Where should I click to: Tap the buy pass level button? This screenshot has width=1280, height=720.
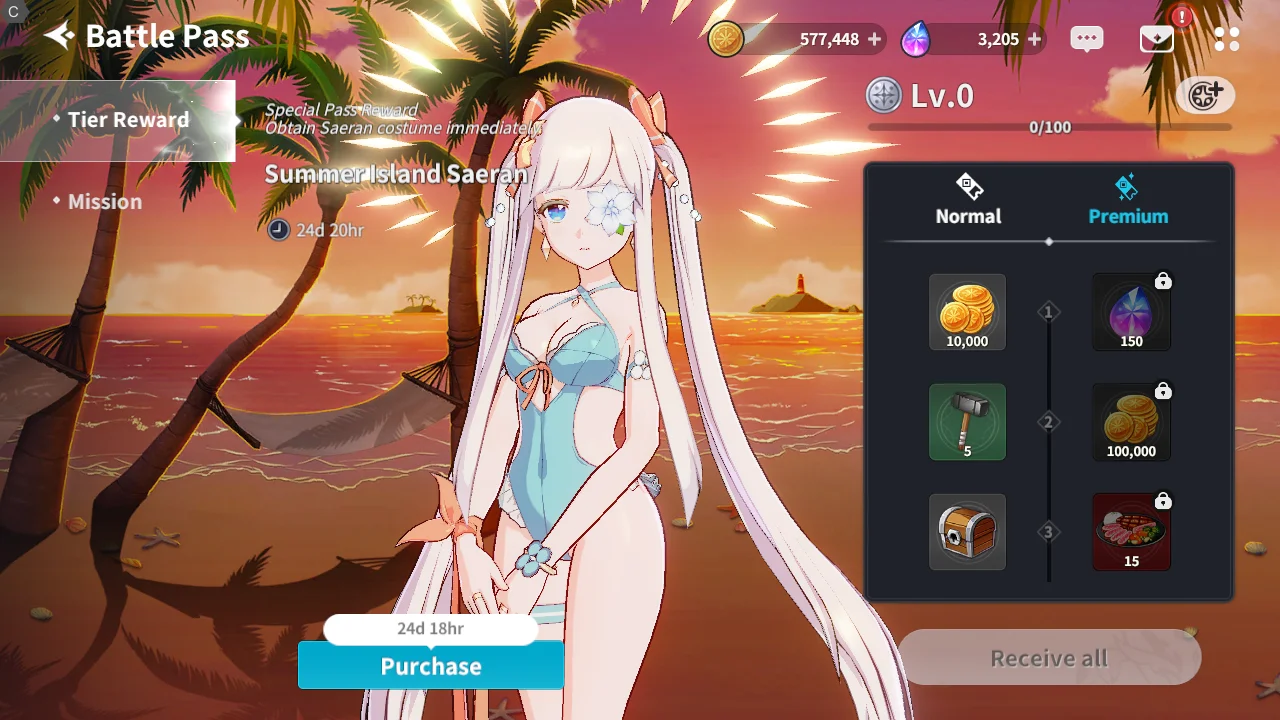[x=1205, y=96]
